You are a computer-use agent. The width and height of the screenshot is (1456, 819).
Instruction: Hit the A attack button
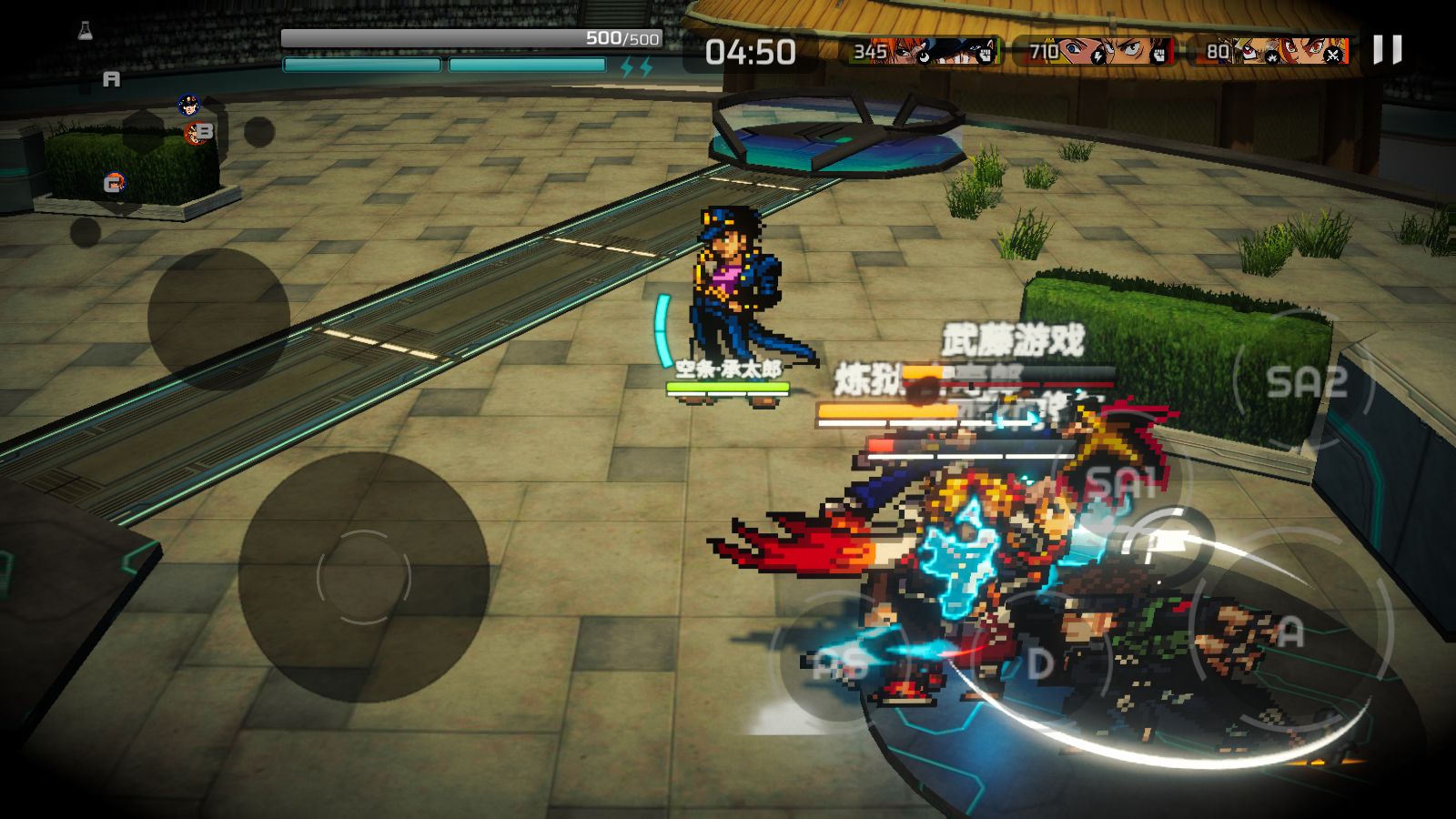[x=1290, y=632]
